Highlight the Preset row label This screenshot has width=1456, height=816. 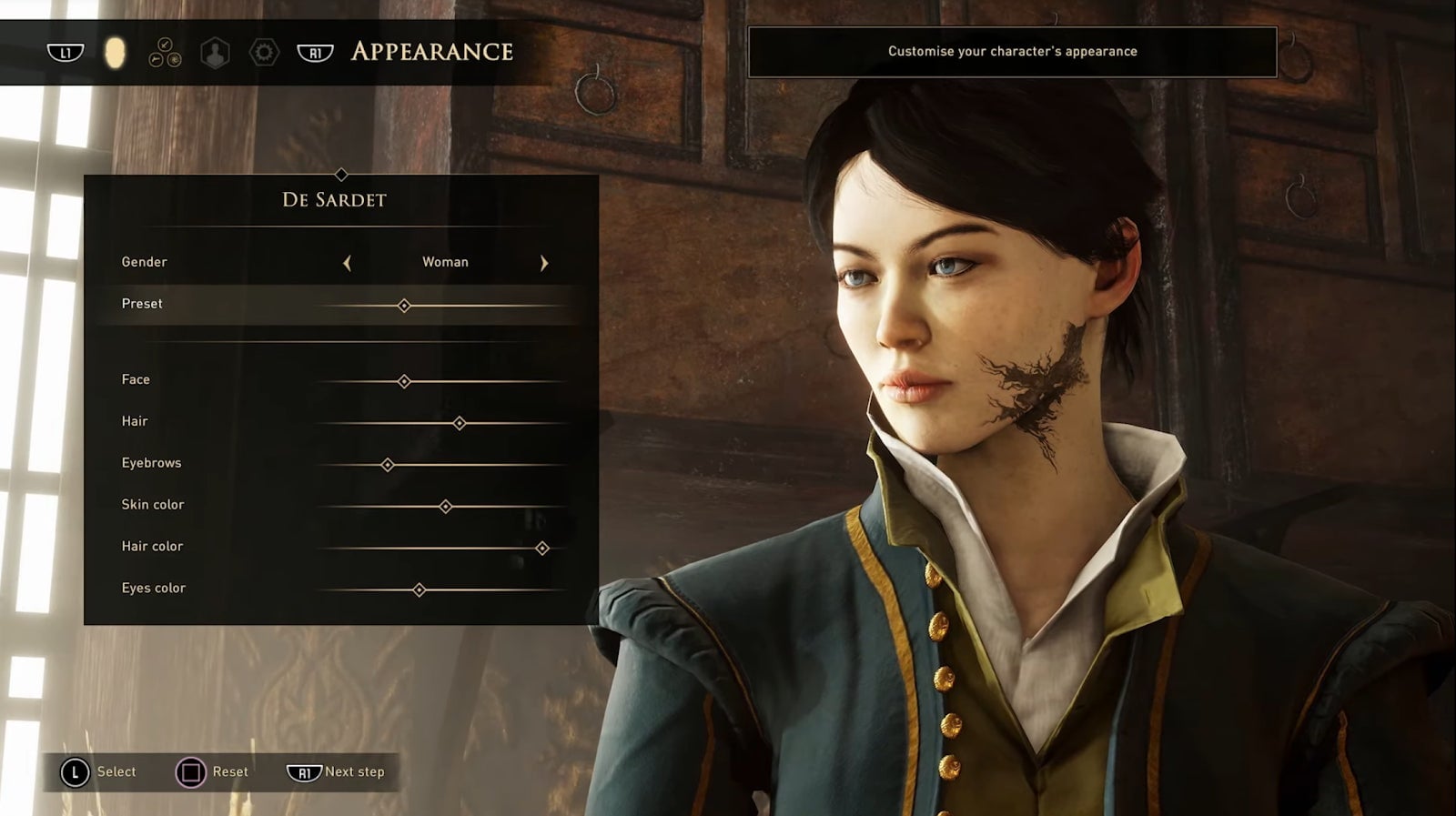point(142,304)
